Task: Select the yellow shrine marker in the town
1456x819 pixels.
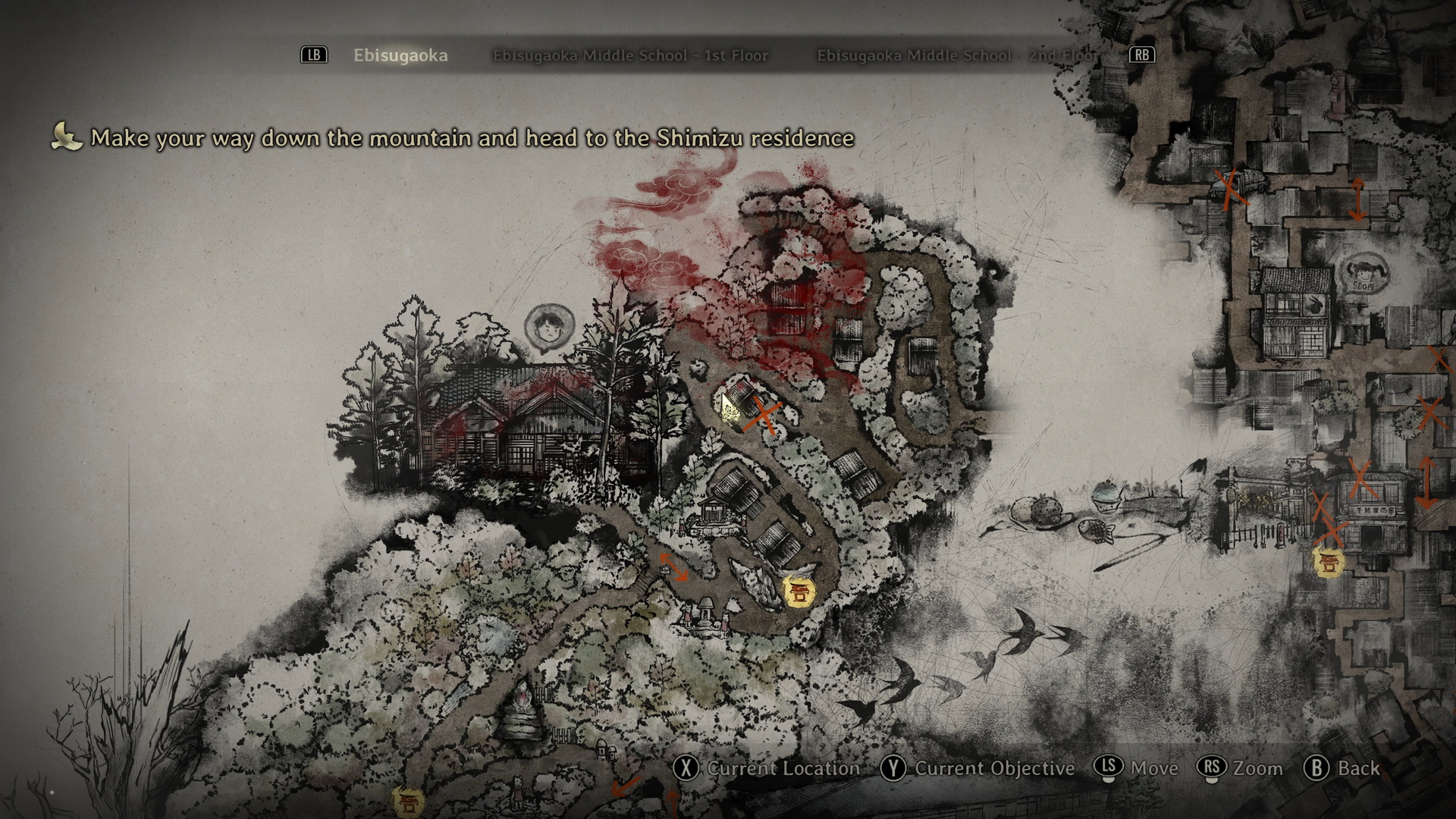Action: coord(1329,562)
